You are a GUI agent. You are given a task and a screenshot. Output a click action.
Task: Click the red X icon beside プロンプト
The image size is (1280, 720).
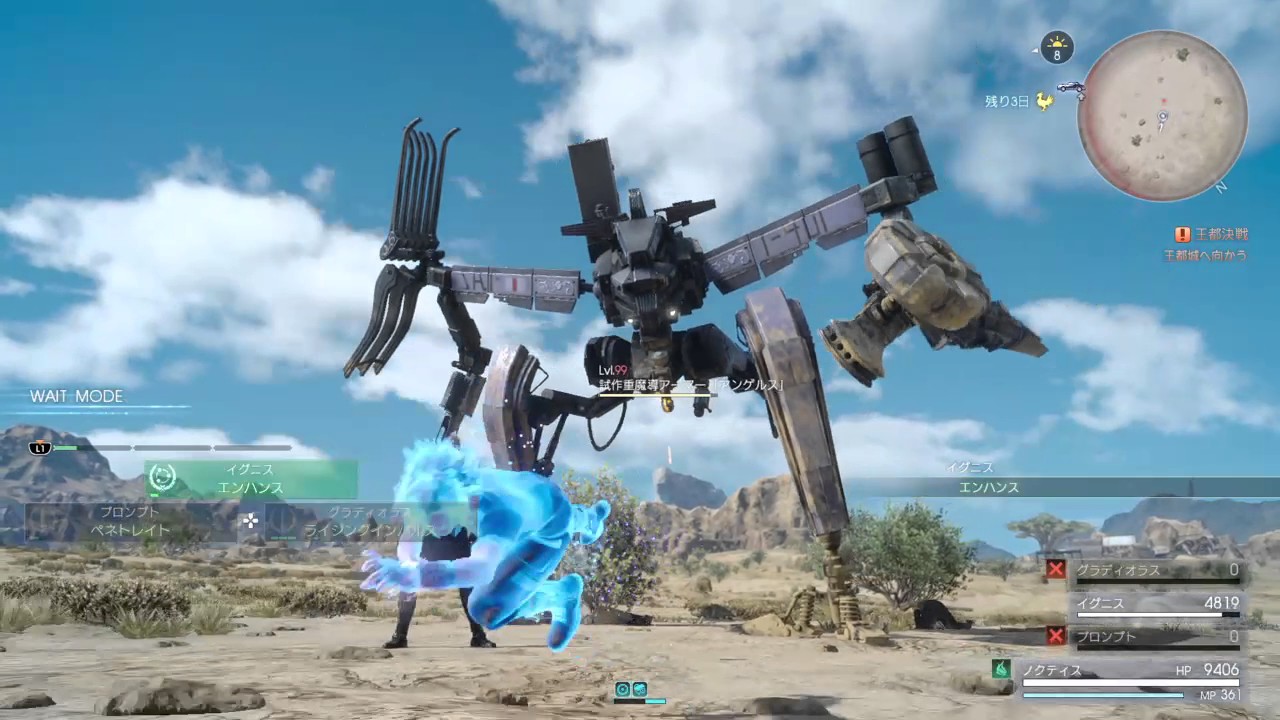point(1056,636)
